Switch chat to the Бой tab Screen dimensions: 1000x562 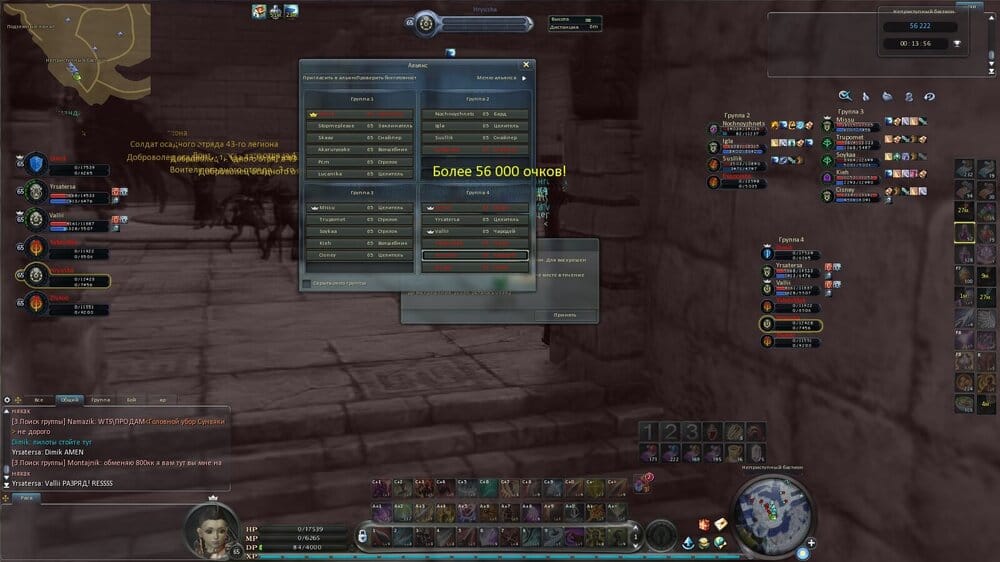click(132, 400)
